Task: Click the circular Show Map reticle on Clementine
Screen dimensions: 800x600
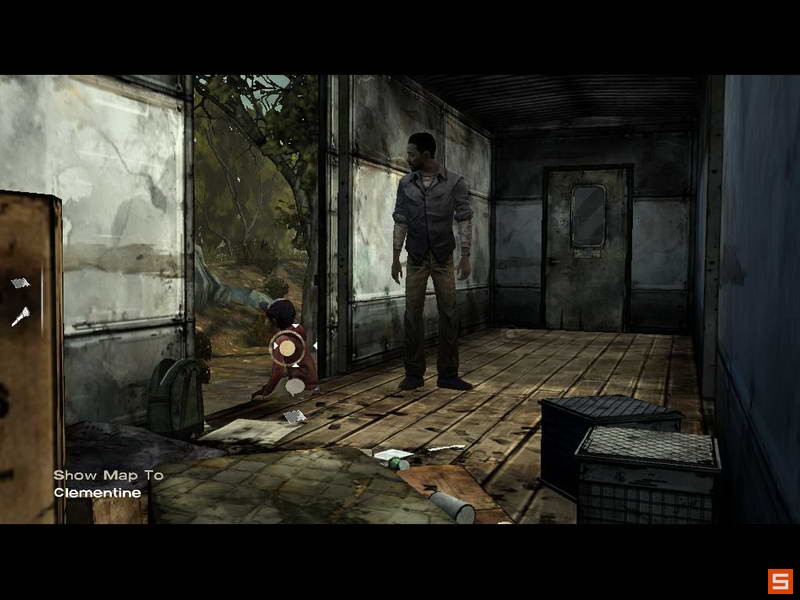Action: 287,348
